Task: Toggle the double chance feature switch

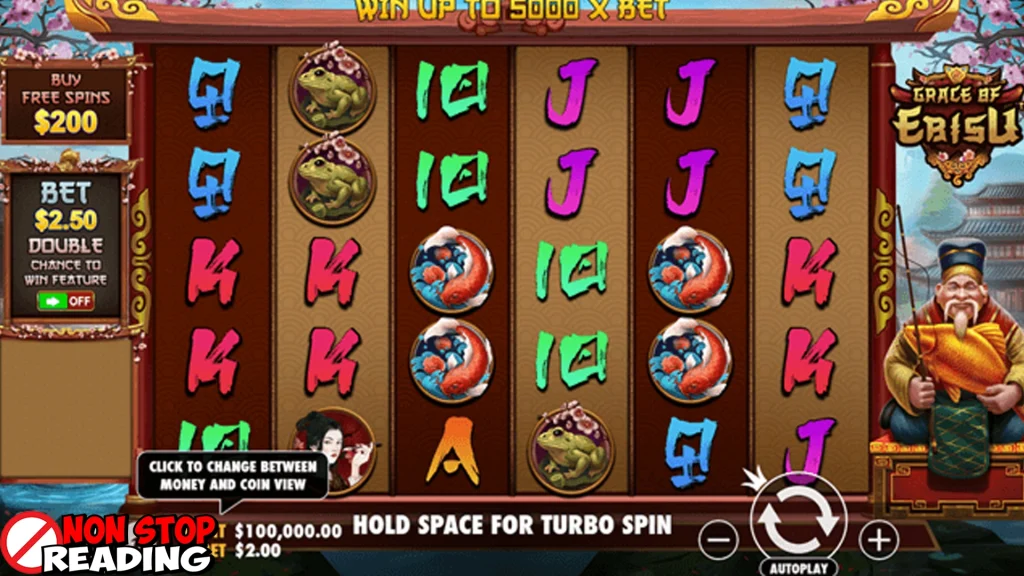Action: click(66, 300)
